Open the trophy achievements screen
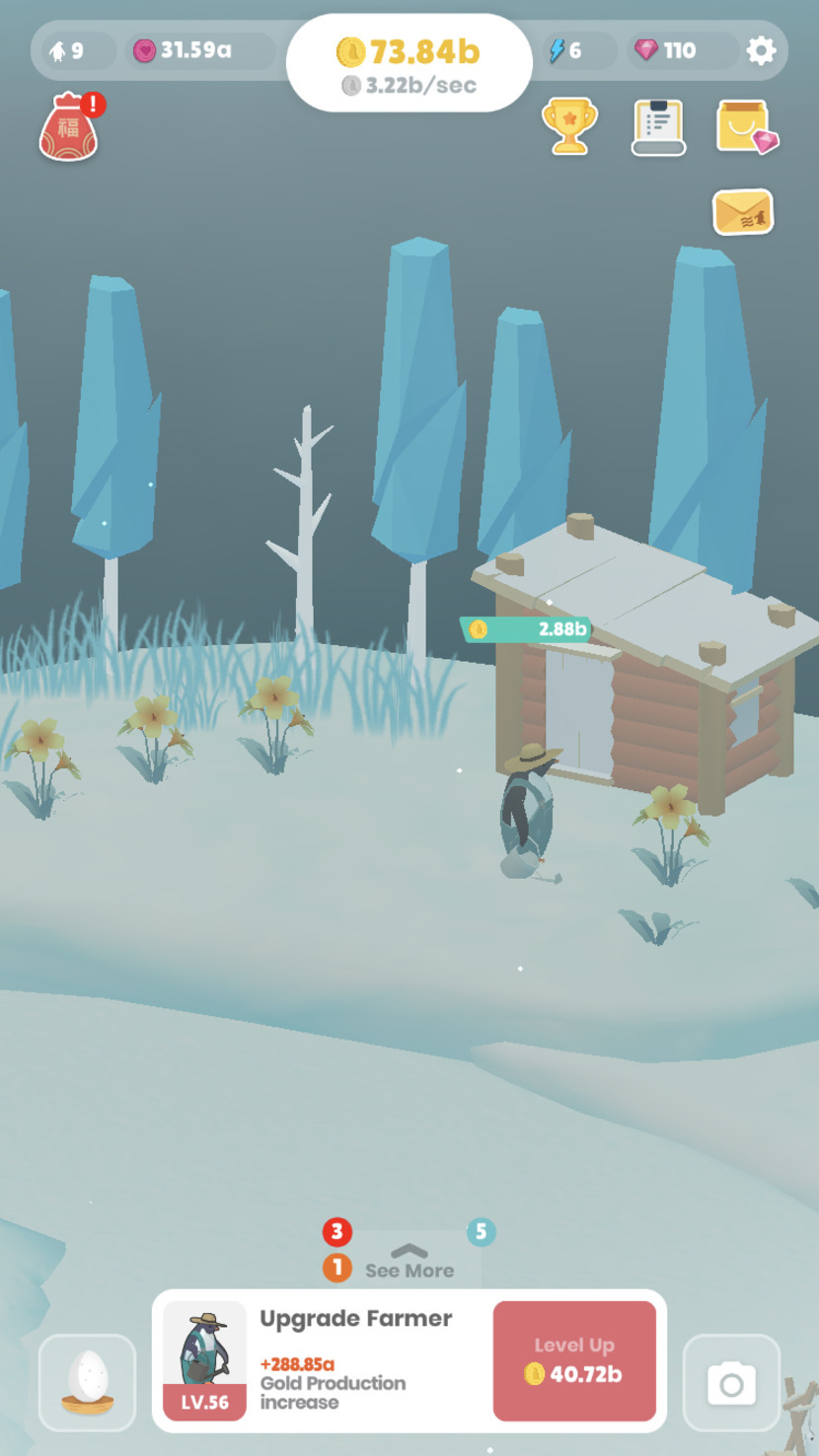 click(569, 126)
